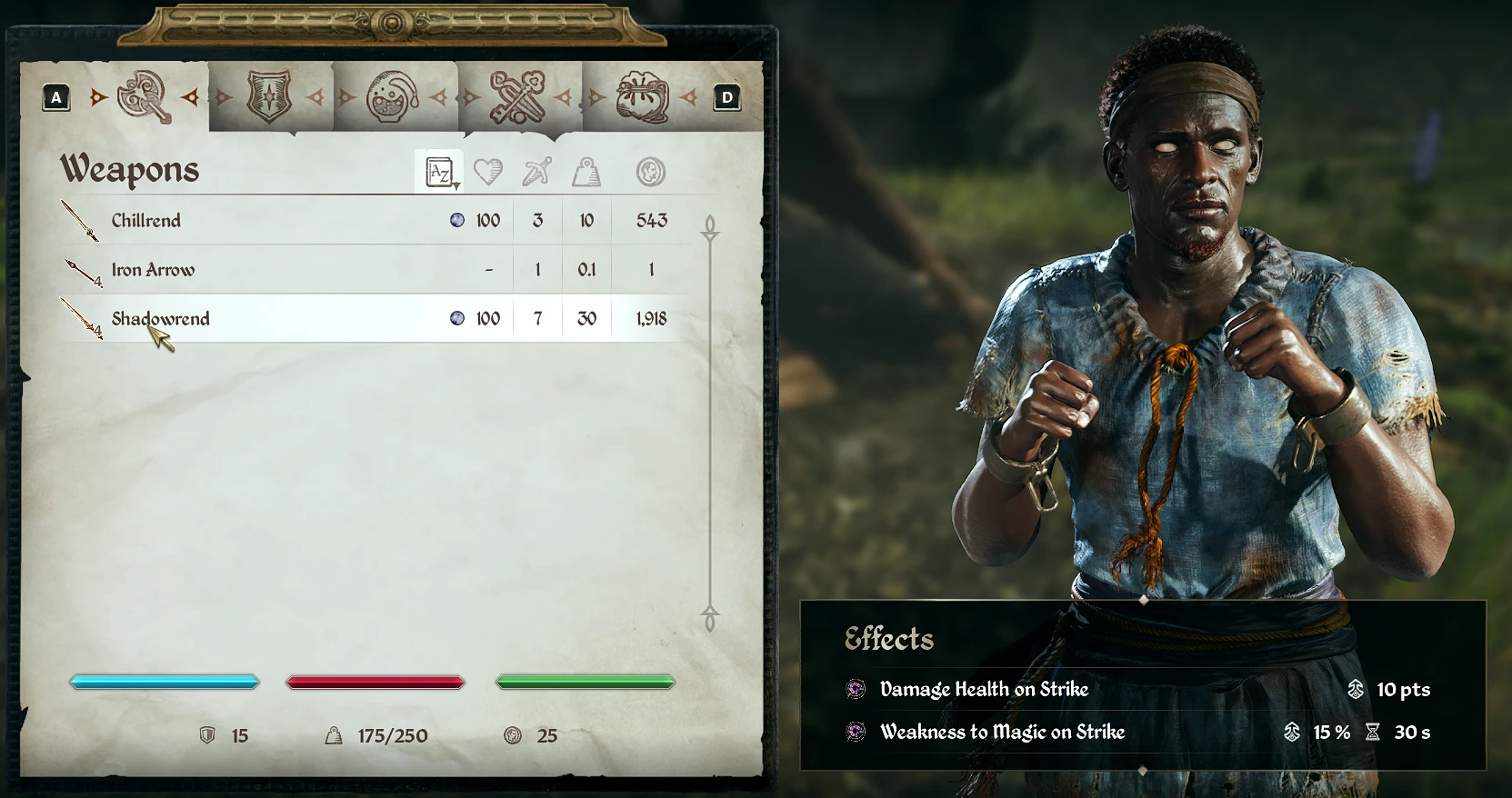Open the weapons category tab
The width and height of the screenshot is (1512, 798).
[144, 97]
